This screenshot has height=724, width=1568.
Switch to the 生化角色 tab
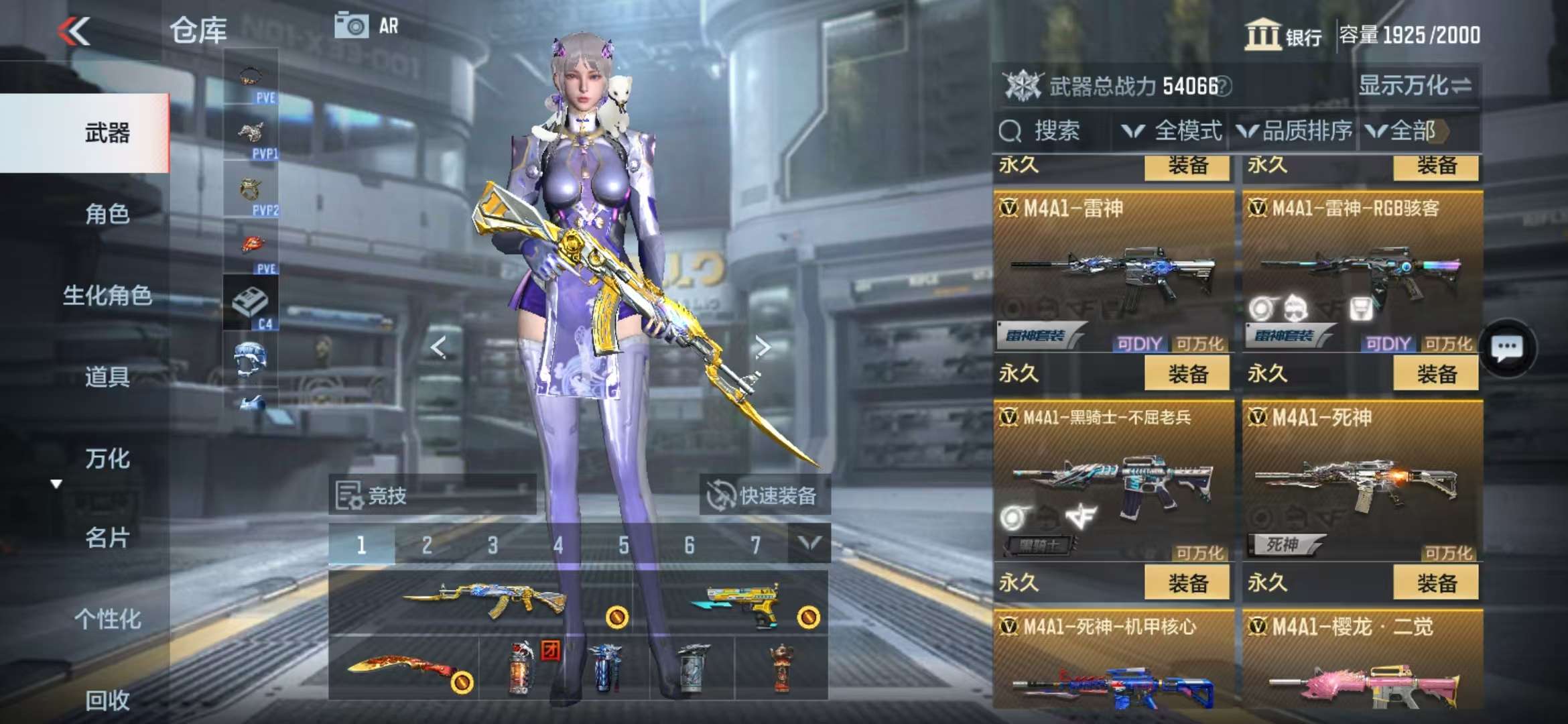coord(107,296)
